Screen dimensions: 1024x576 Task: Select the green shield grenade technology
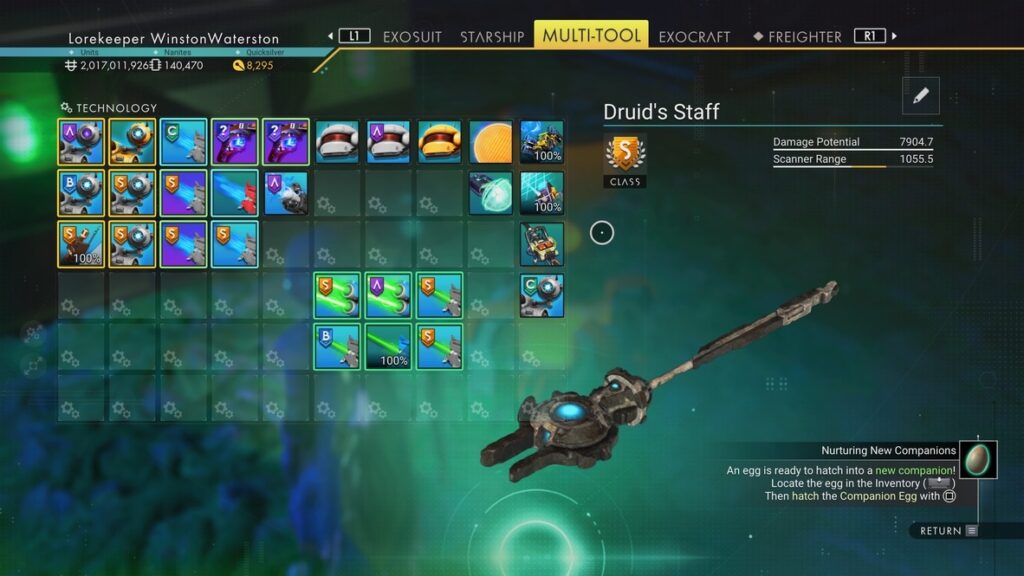(491, 192)
